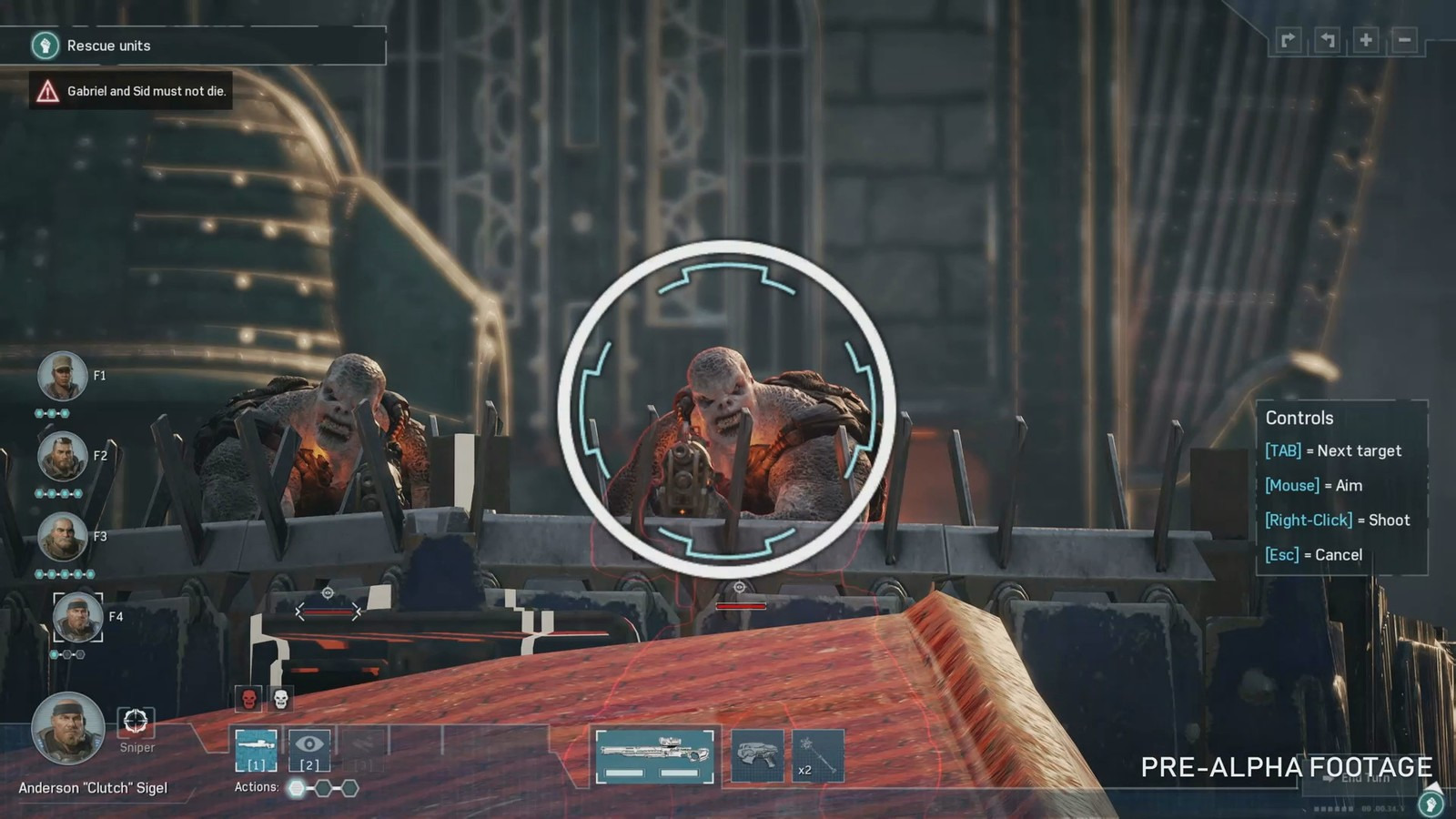Screen dimensions: 1456x819
Task: Select the F2 squad member portrait
Action: click(x=62, y=456)
